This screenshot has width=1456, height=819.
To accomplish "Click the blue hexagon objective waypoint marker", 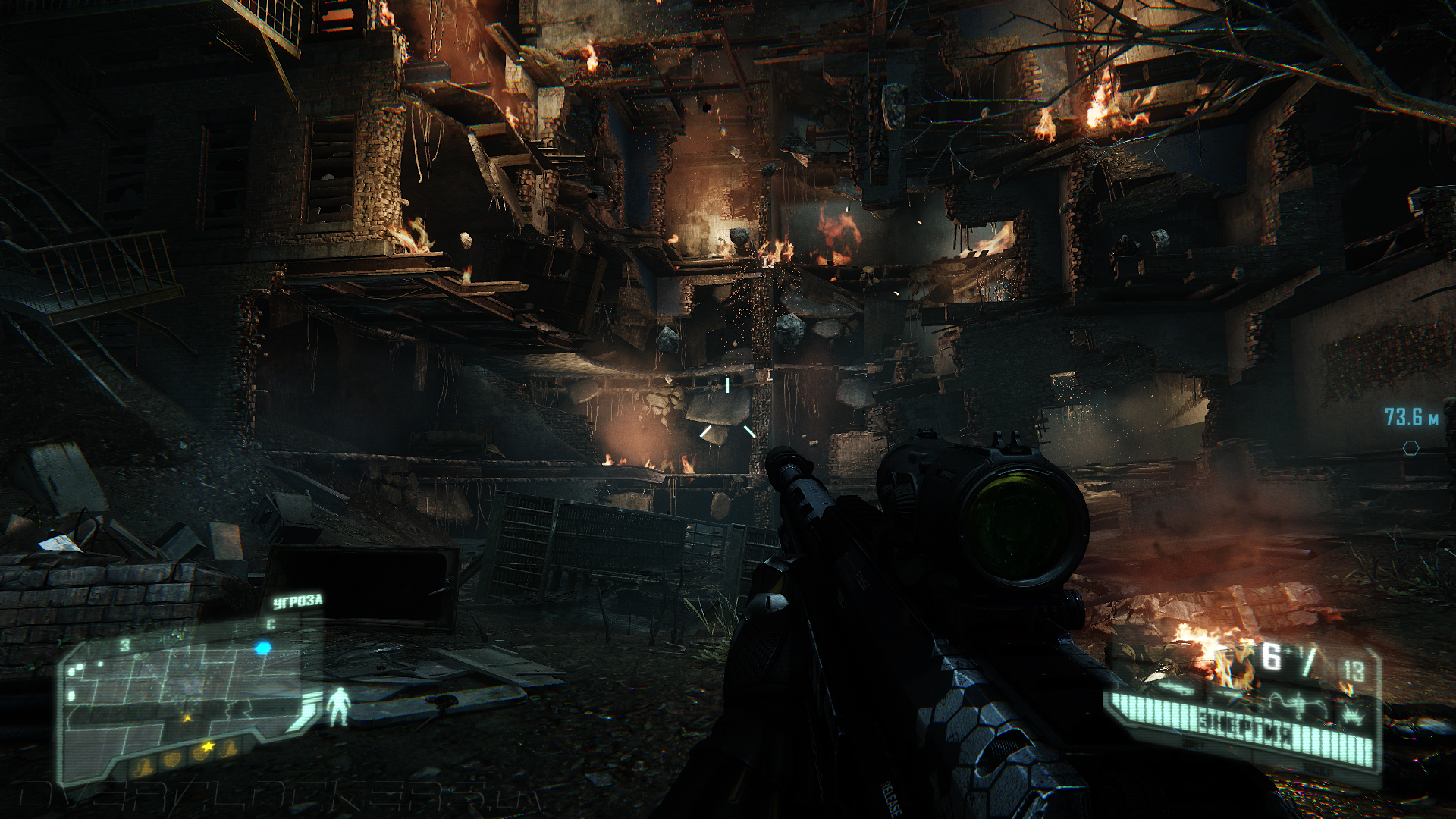I will click(x=1410, y=448).
